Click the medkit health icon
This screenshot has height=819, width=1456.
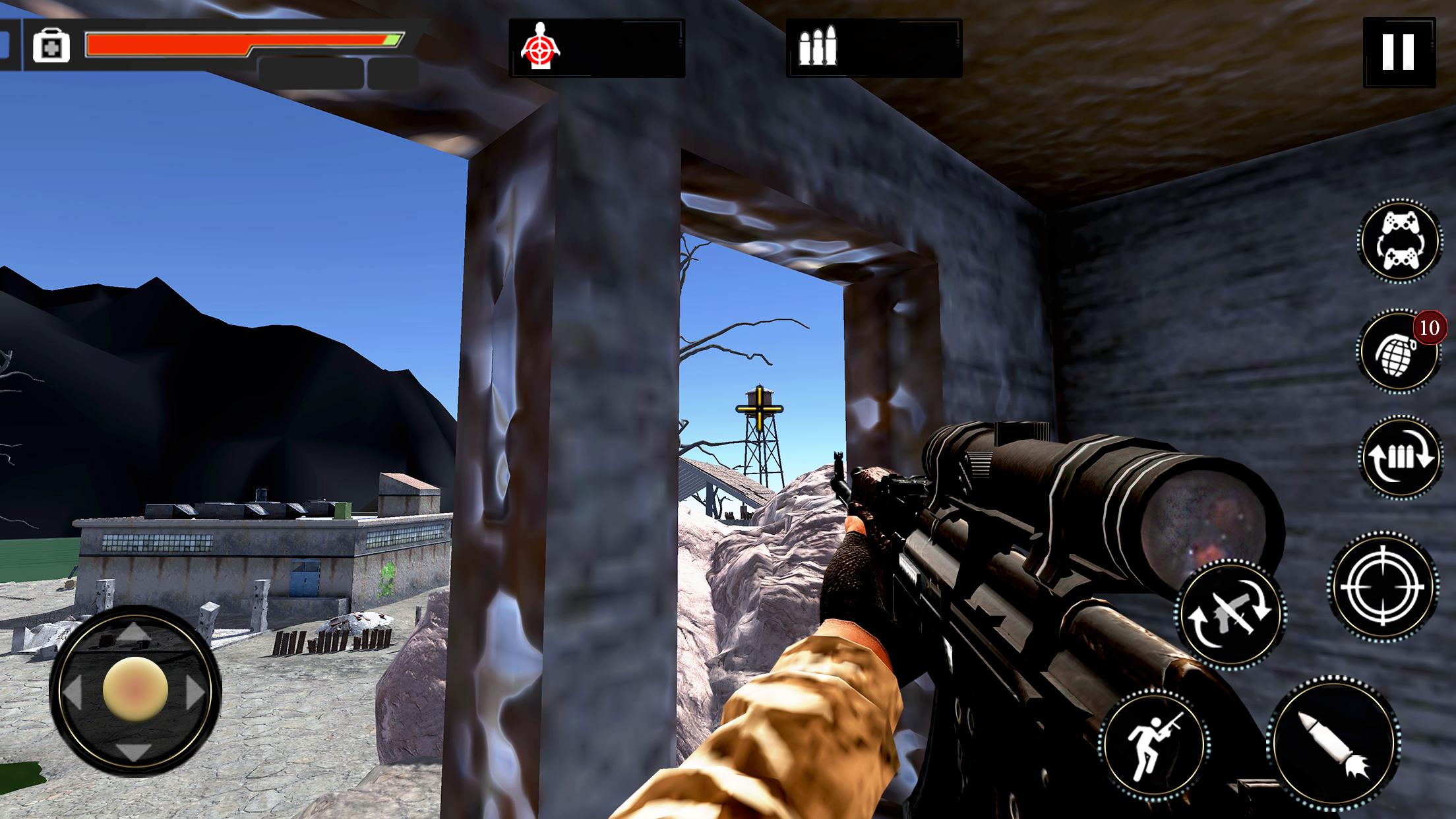(51, 45)
